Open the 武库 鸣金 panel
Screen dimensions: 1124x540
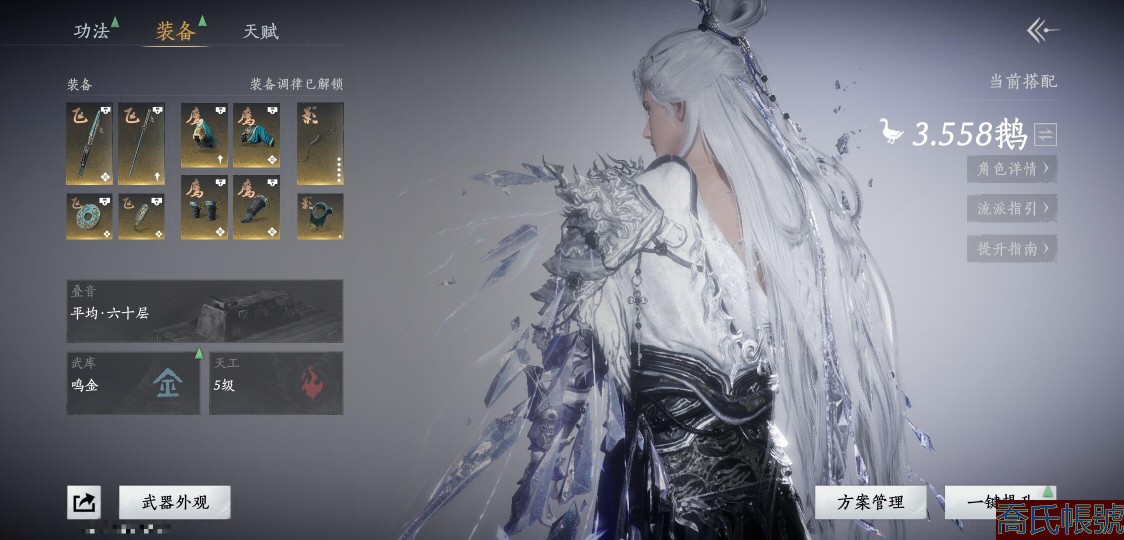134,383
